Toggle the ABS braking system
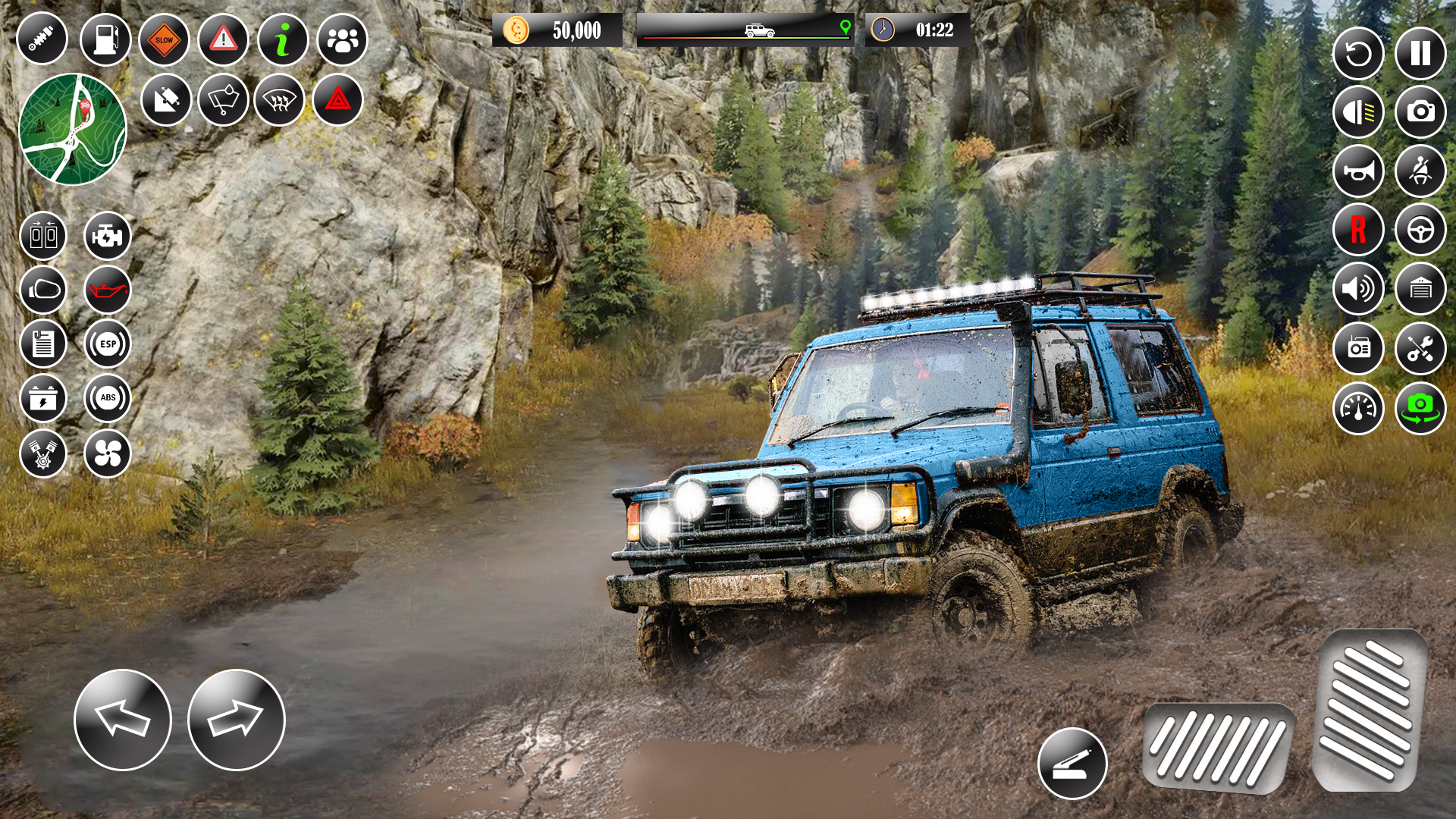This screenshot has height=819, width=1456. (x=106, y=398)
